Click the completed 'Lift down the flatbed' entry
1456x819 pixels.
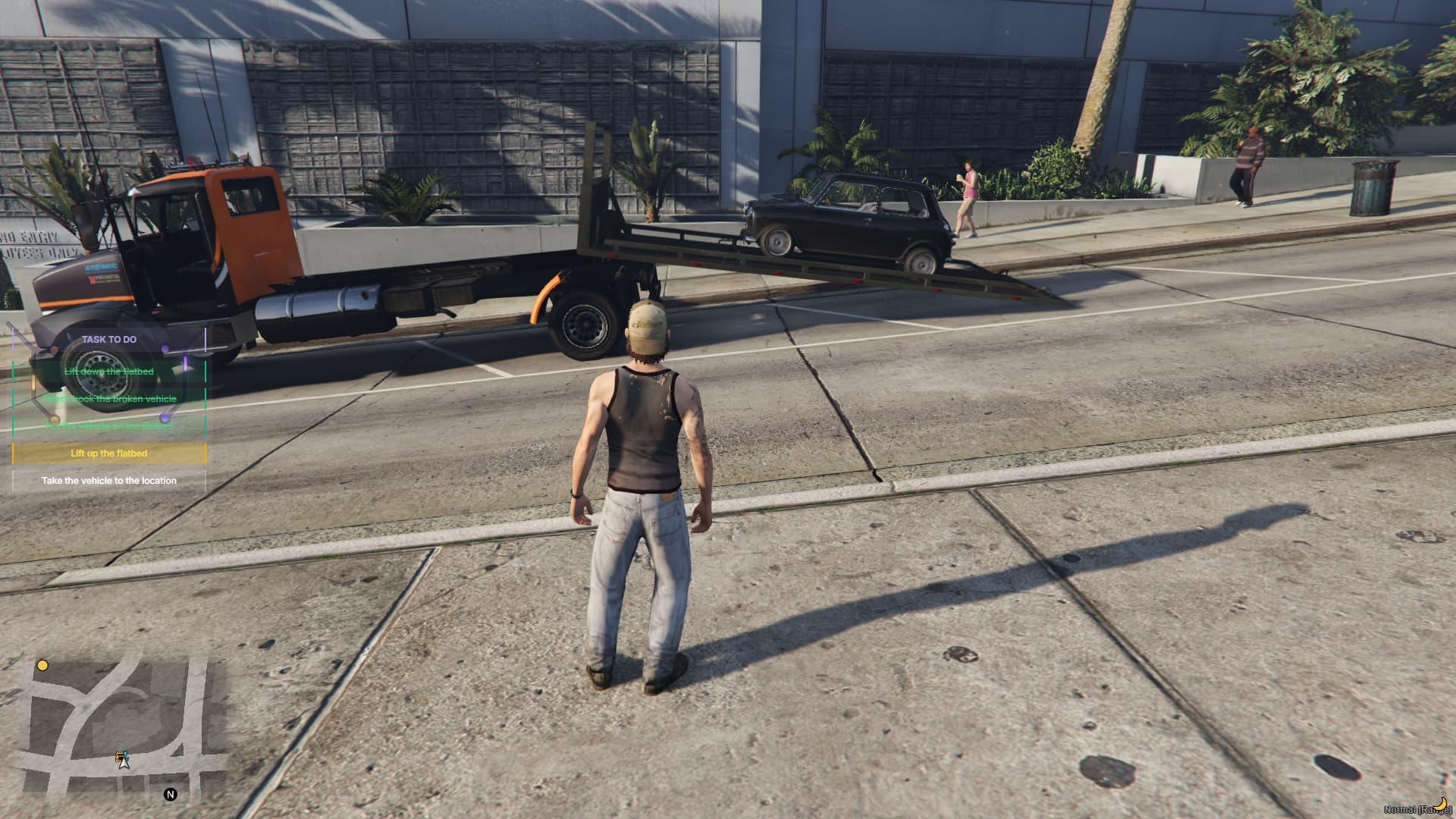point(109,372)
